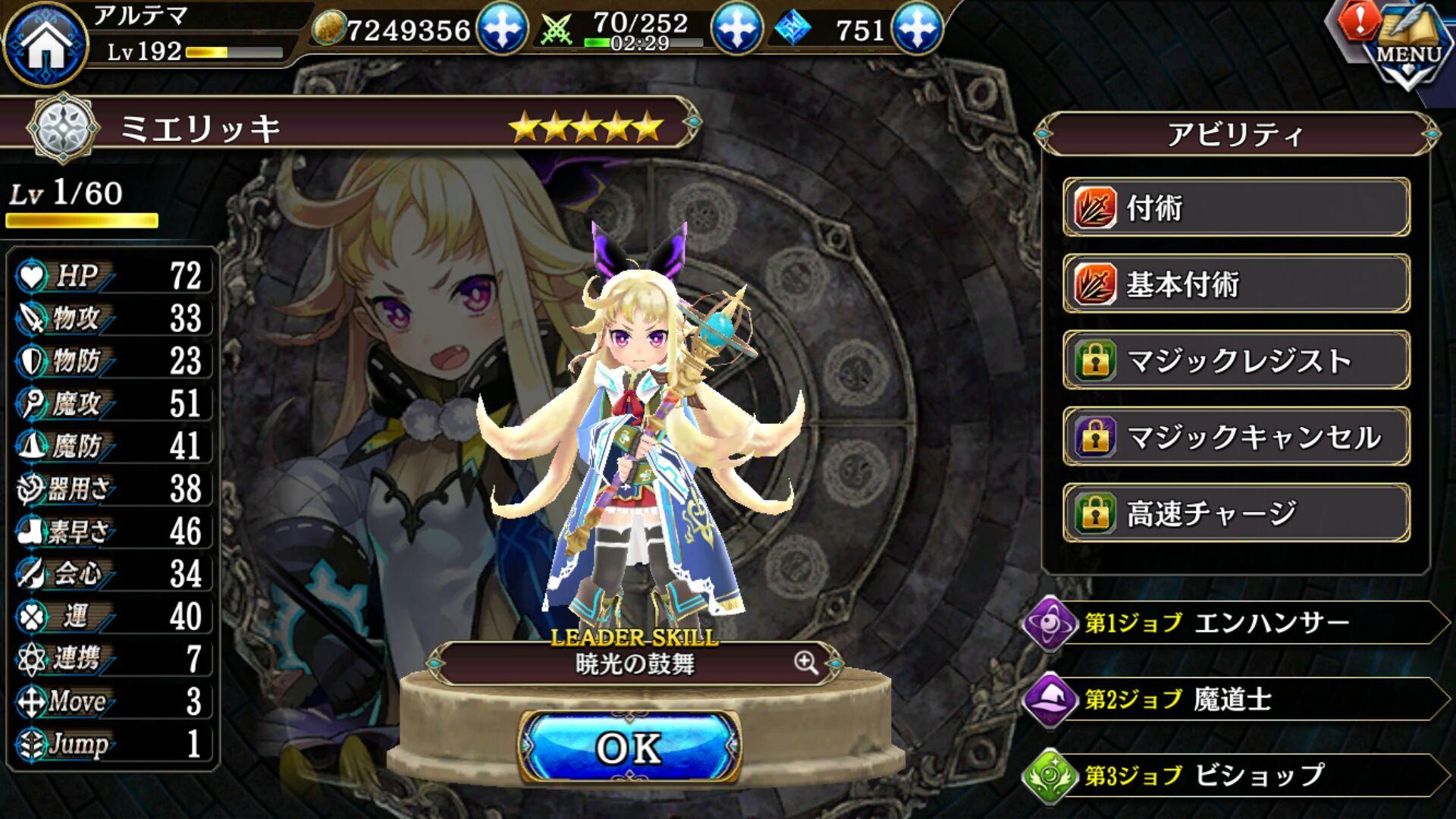Buy more blue gems with the plus button
This screenshot has height=819, width=1456.
point(917,29)
